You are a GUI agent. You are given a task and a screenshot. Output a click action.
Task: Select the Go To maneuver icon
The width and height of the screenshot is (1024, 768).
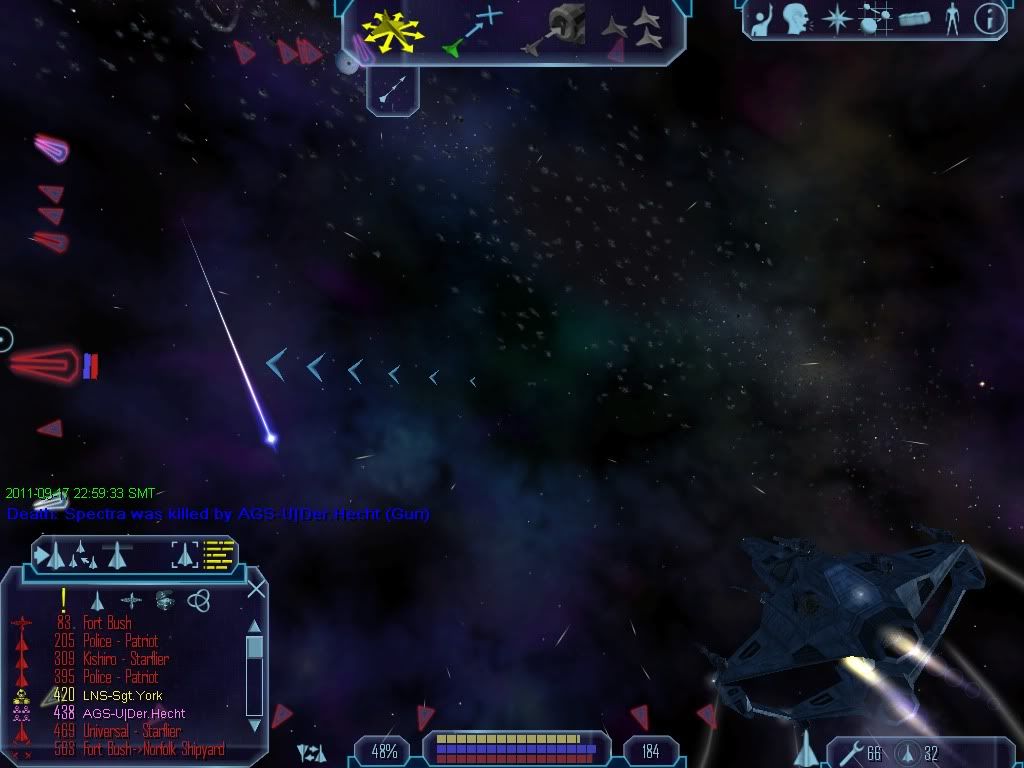tap(472, 30)
